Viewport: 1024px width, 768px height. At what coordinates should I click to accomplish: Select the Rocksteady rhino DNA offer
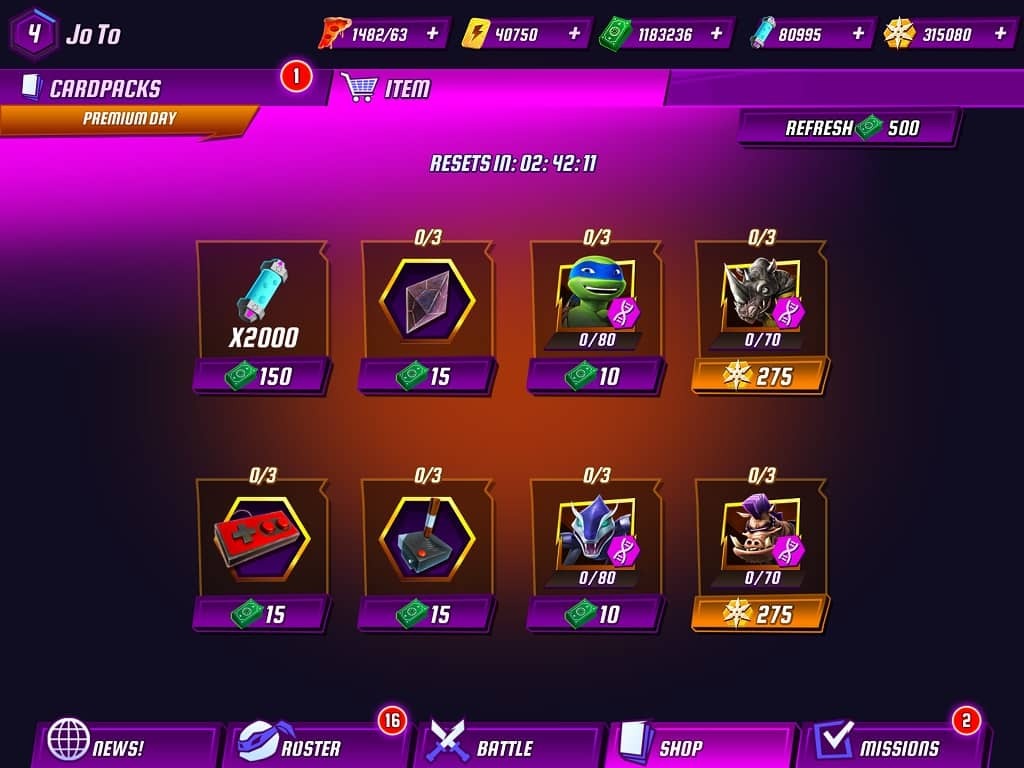760,376
